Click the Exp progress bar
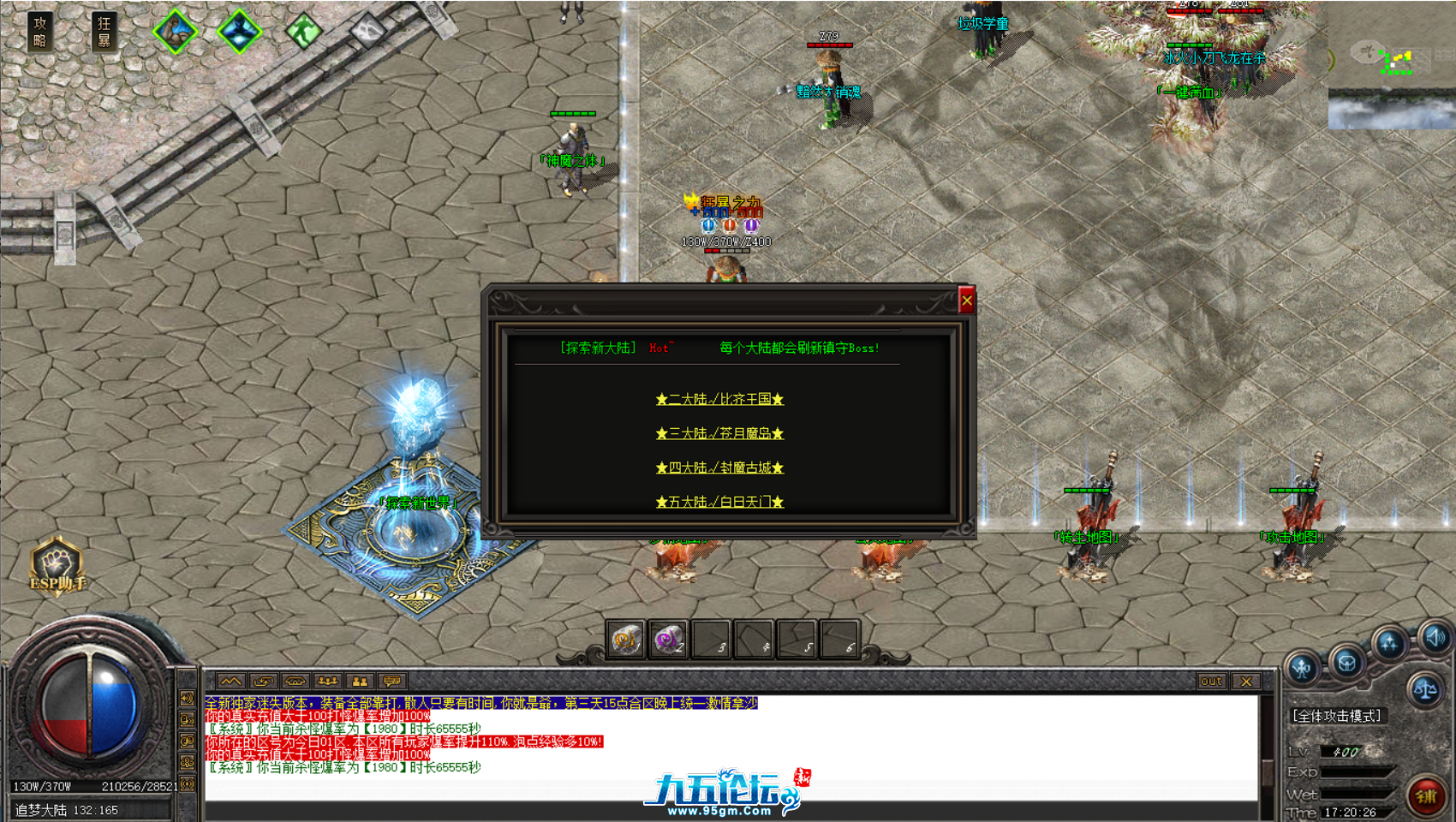 [x=1356, y=771]
